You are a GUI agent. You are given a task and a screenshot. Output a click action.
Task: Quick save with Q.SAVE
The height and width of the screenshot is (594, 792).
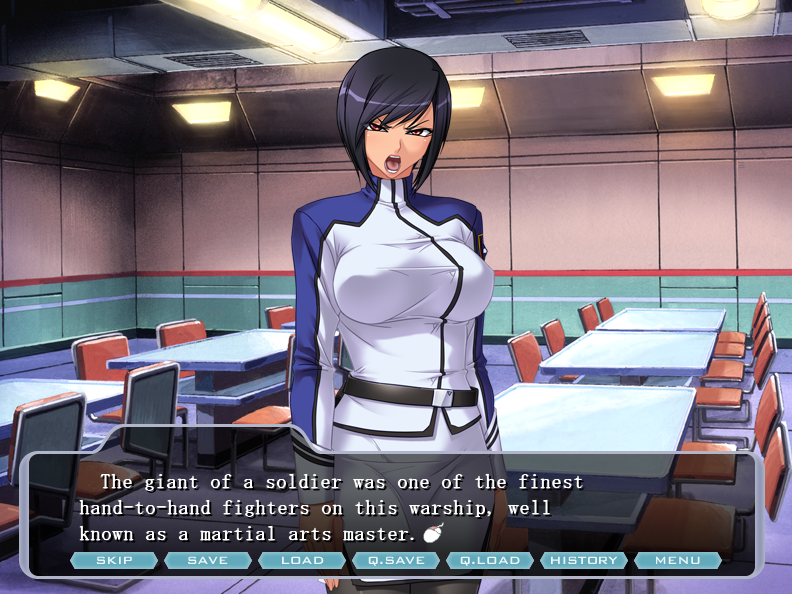tap(396, 560)
